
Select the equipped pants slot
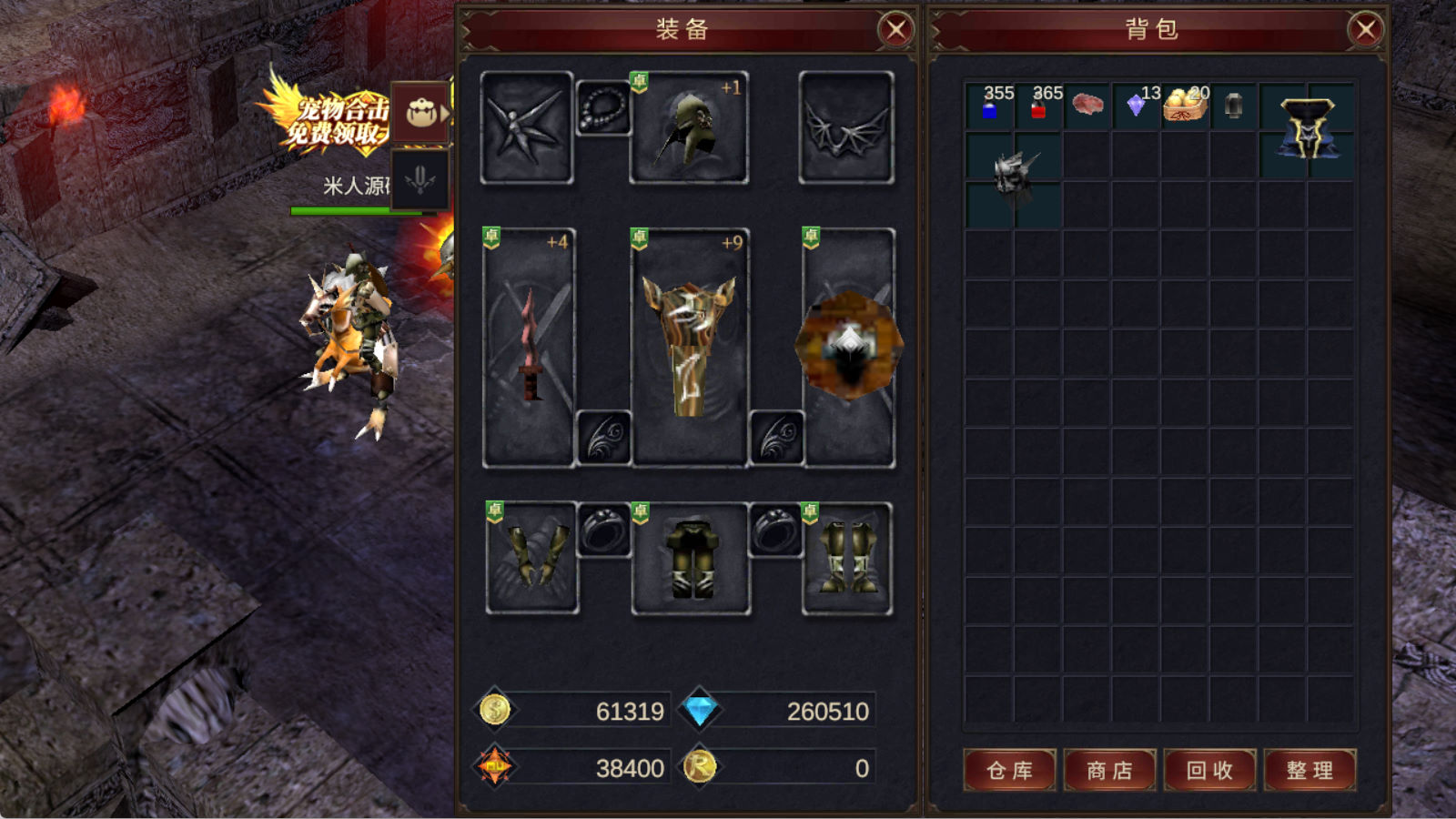click(691, 558)
